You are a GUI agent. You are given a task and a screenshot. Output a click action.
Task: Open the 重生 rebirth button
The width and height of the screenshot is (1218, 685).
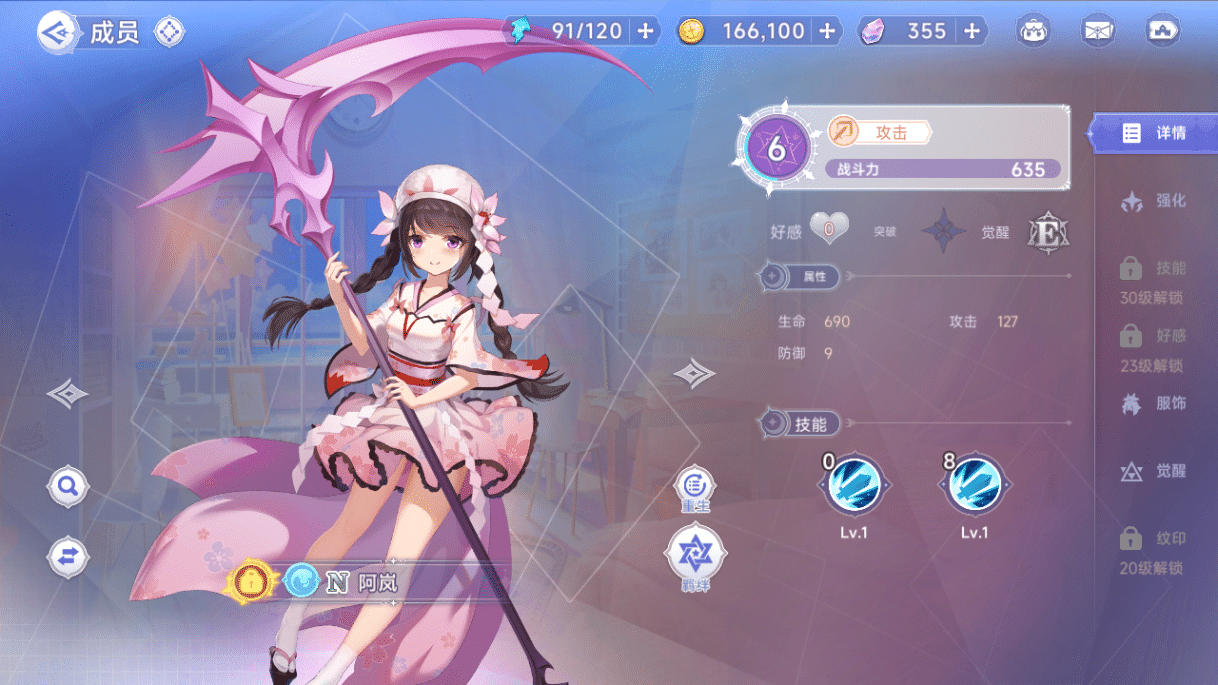point(695,487)
